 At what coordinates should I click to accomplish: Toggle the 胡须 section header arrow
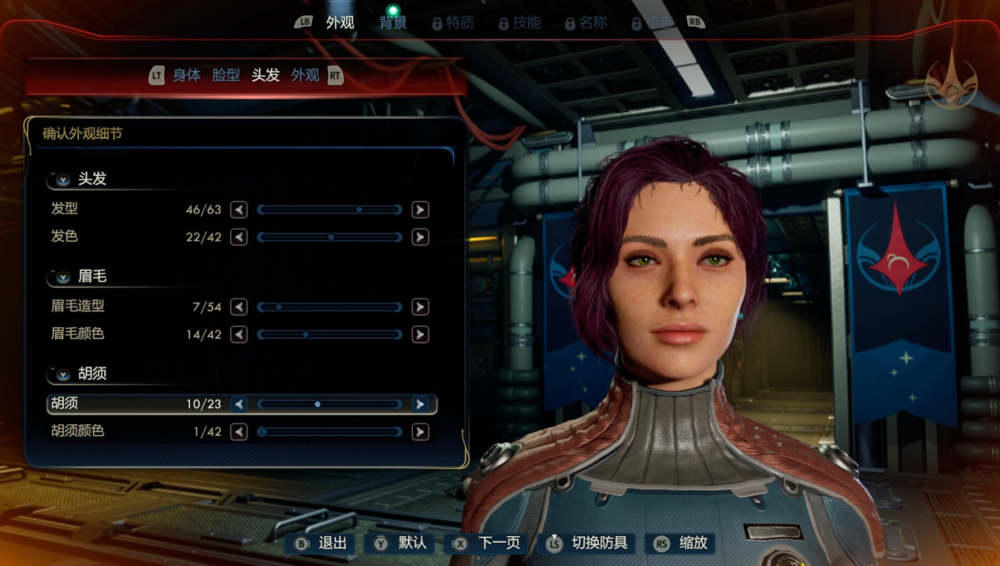pos(64,374)
